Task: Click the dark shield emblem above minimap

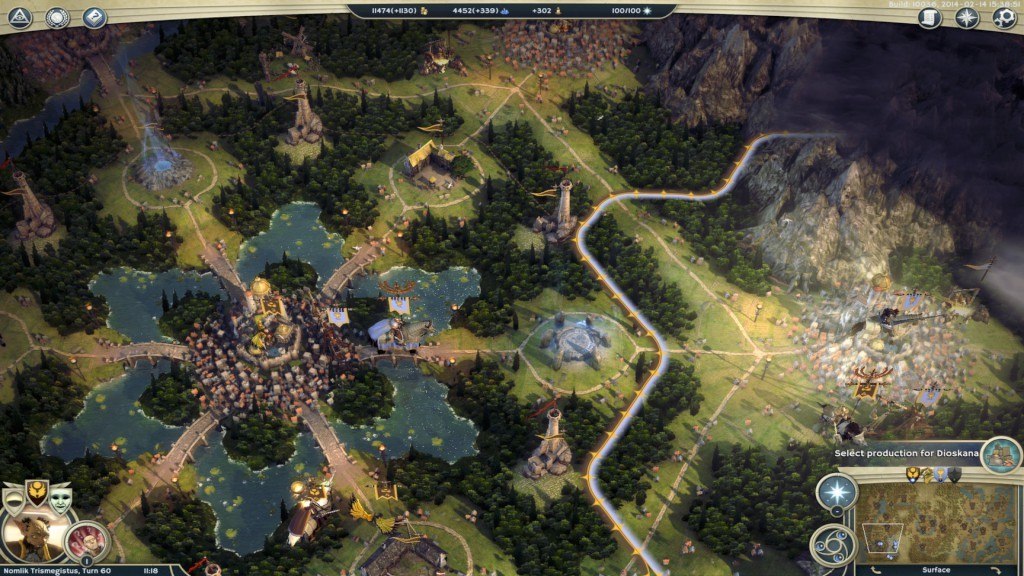Action: coord(954,474)
